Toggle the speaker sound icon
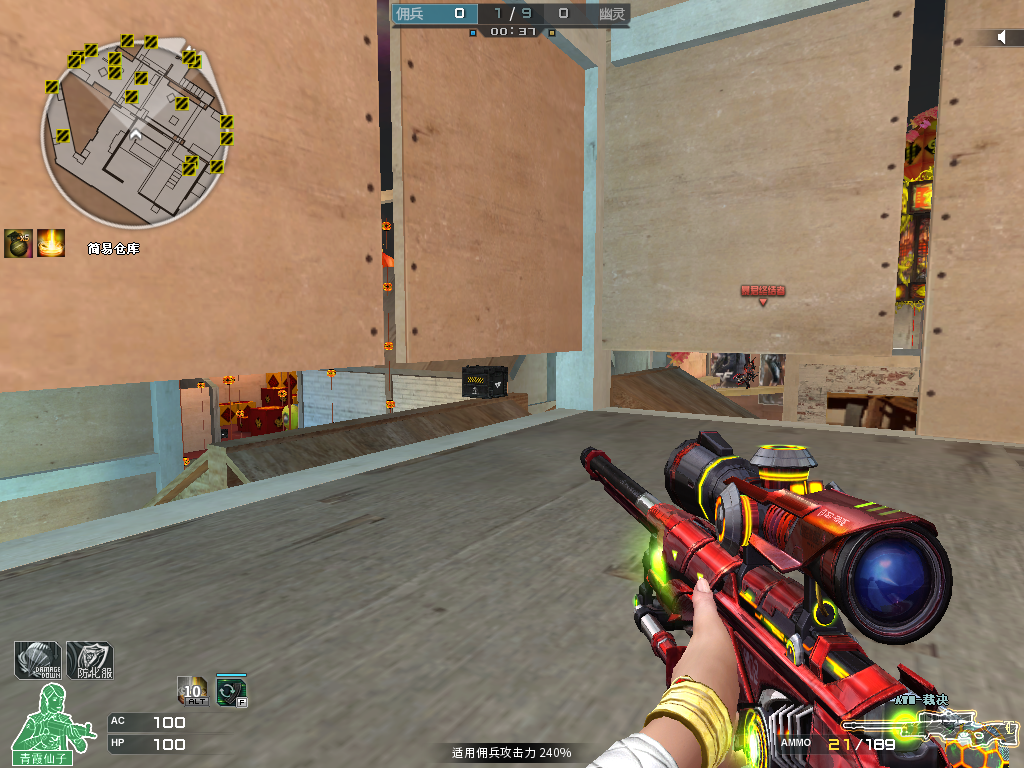The width and height of the screenshot is (1024, 768). (x=1002, y=37)
